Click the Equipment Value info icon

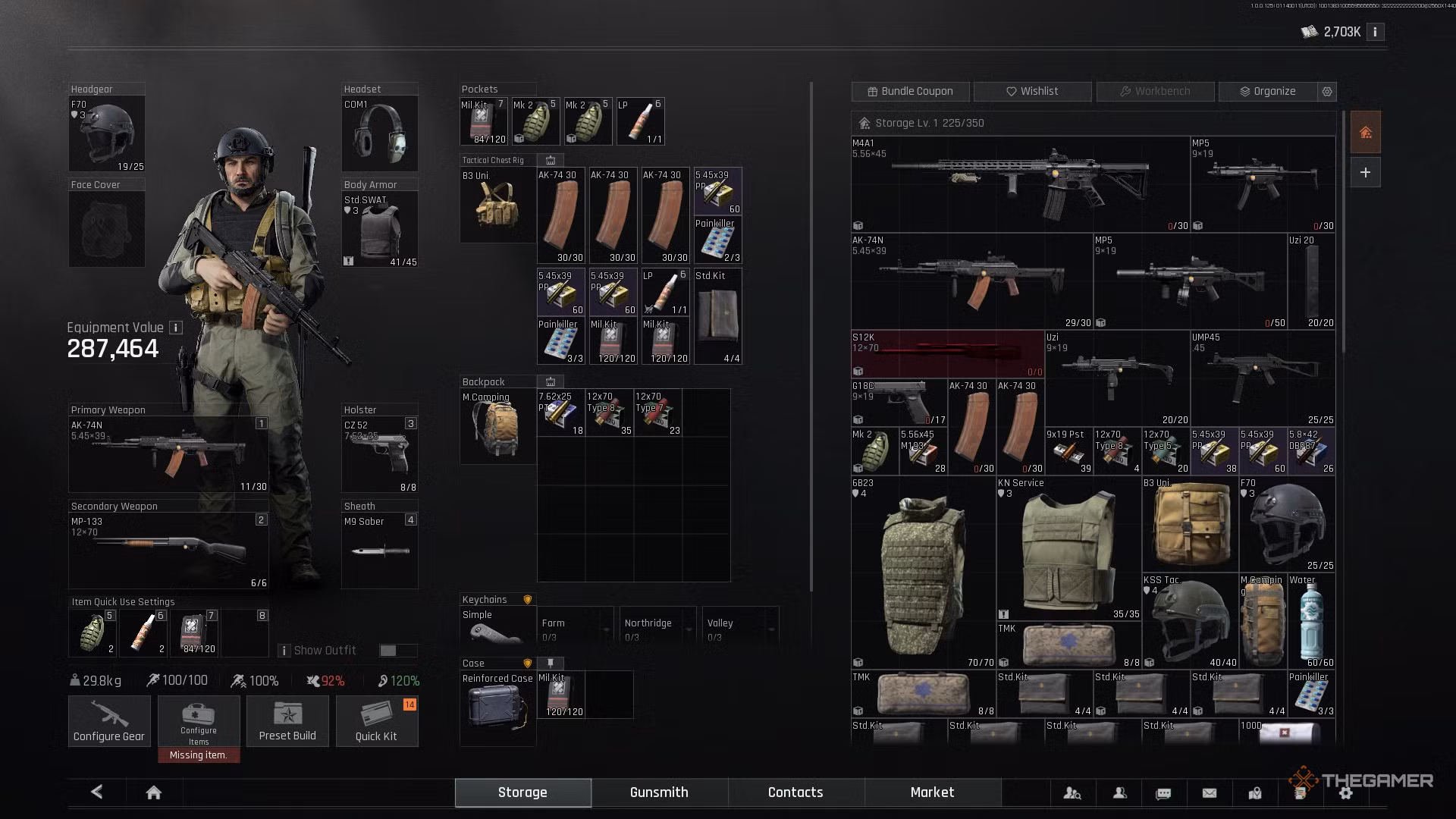[175, 328]
